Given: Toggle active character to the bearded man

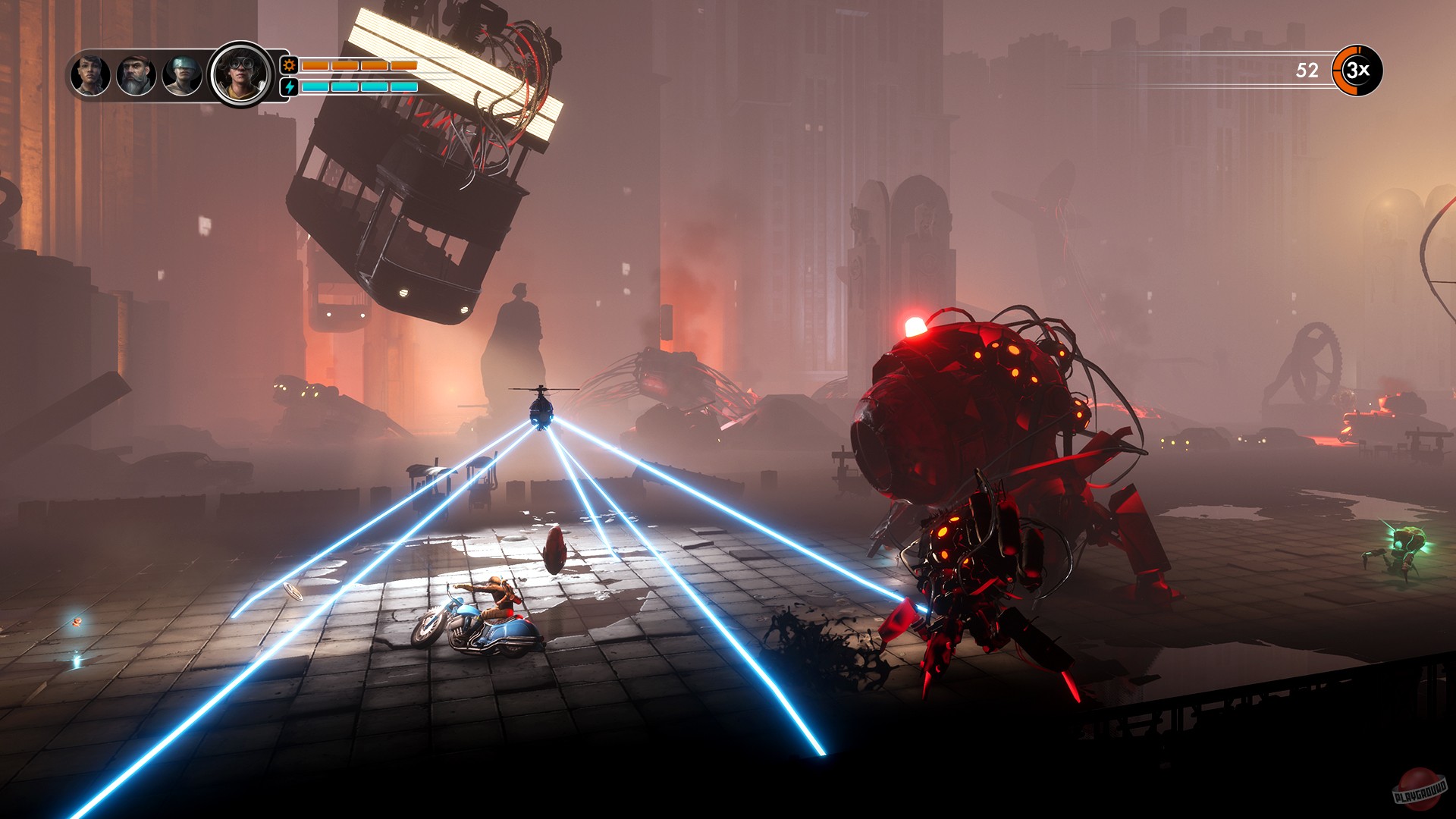Looking at the screenshot, I should [135, 76].
